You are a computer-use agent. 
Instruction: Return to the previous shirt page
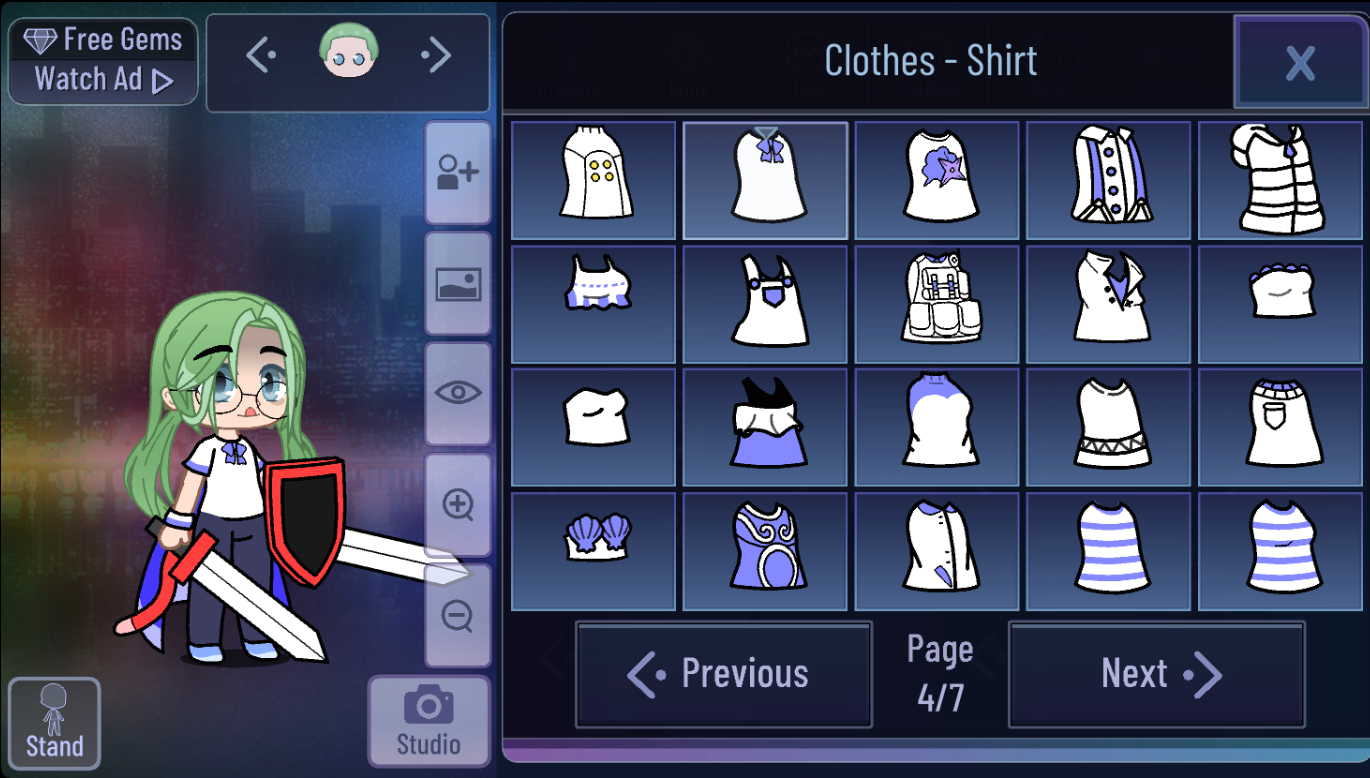pos(723,675)
